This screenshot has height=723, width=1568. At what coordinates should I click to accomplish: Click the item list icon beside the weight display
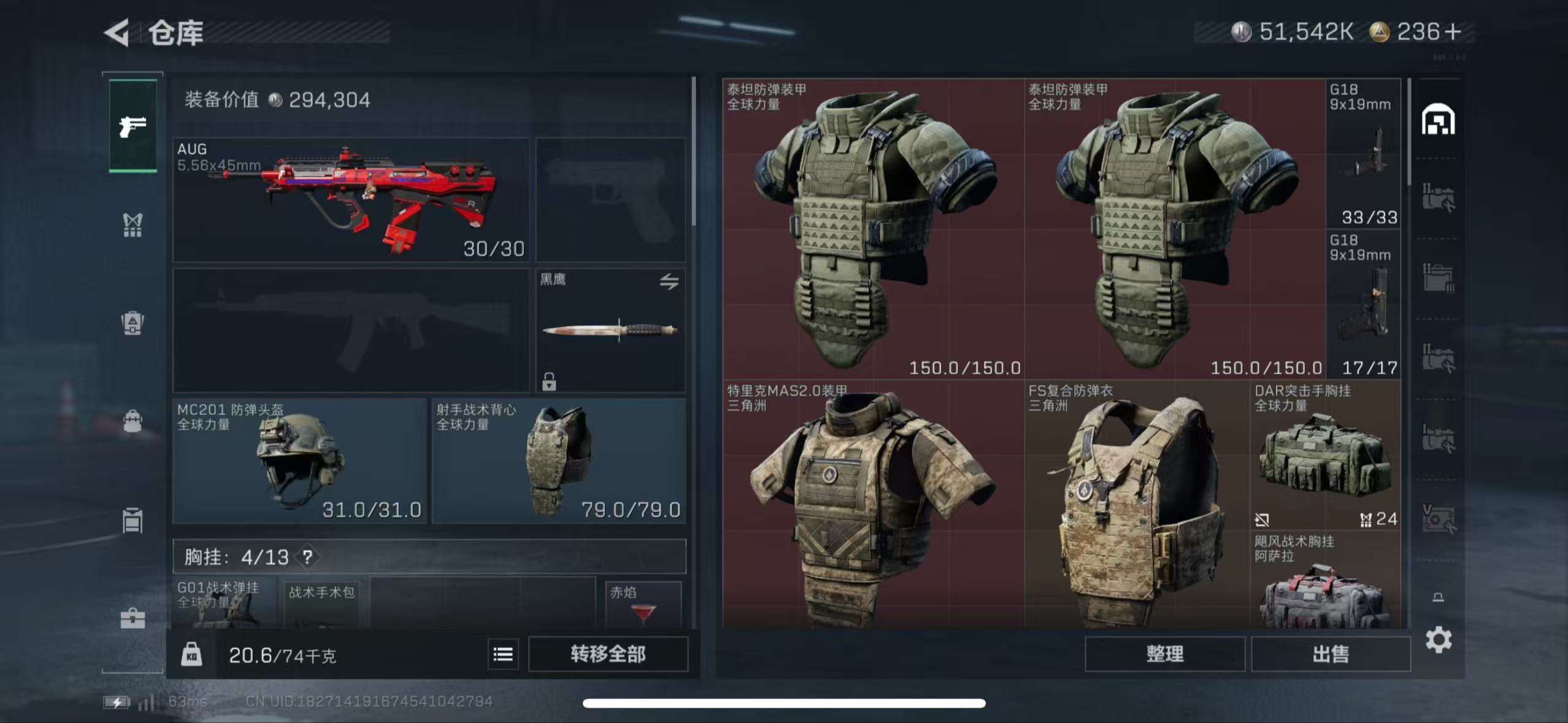502,654
